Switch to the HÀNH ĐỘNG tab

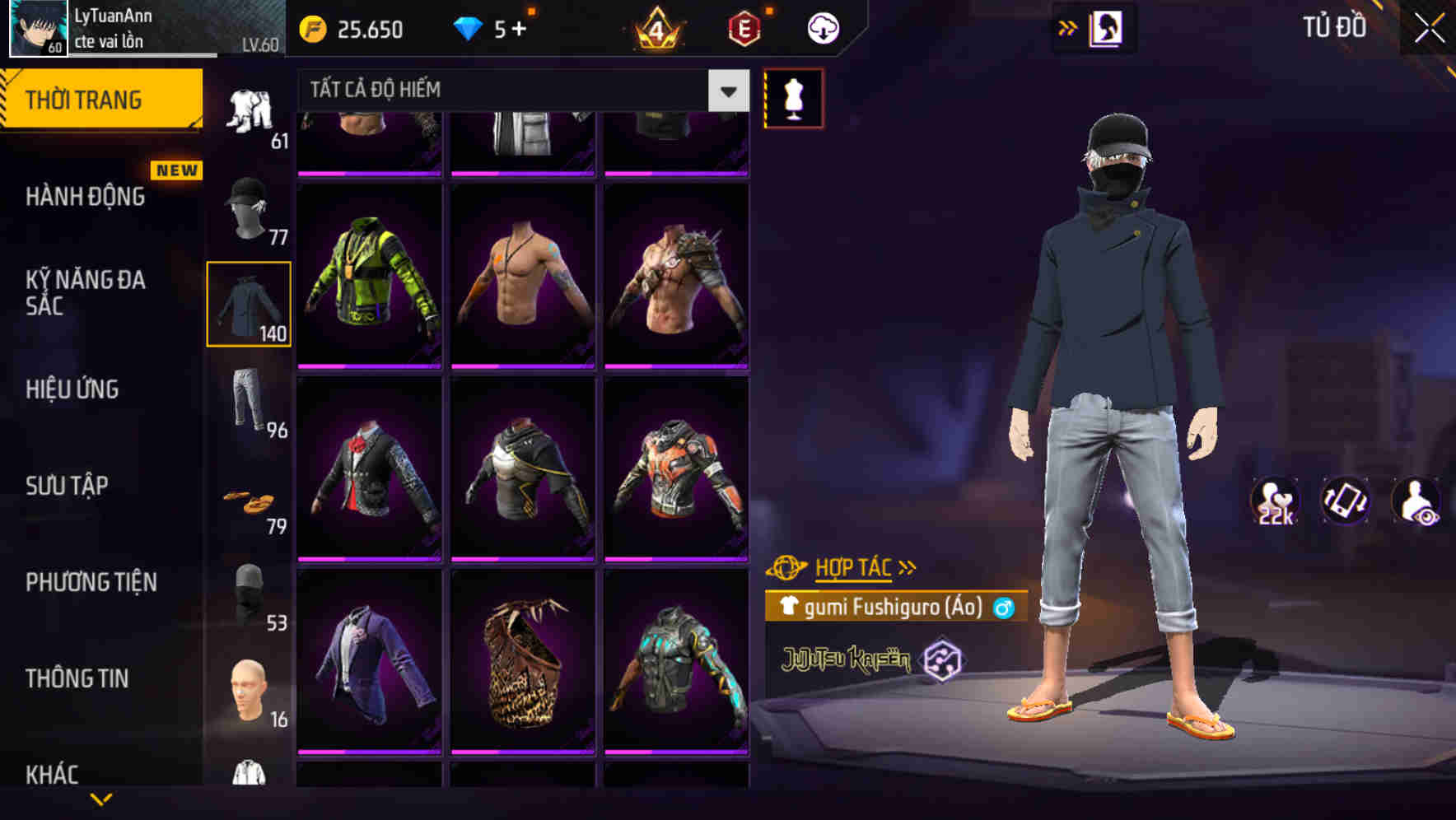(85, 197)
